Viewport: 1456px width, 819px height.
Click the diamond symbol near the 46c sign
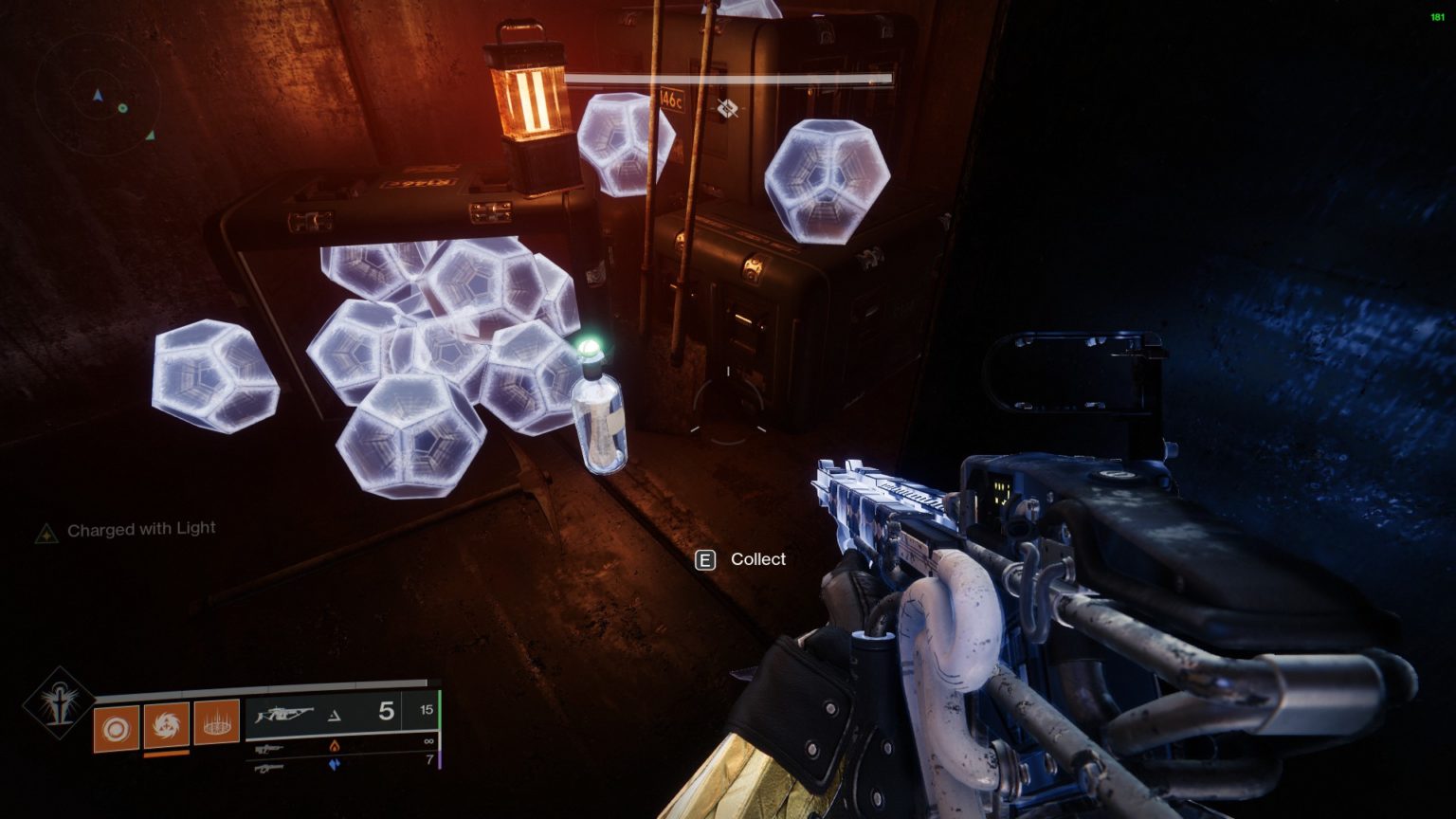tap(728, 109)
